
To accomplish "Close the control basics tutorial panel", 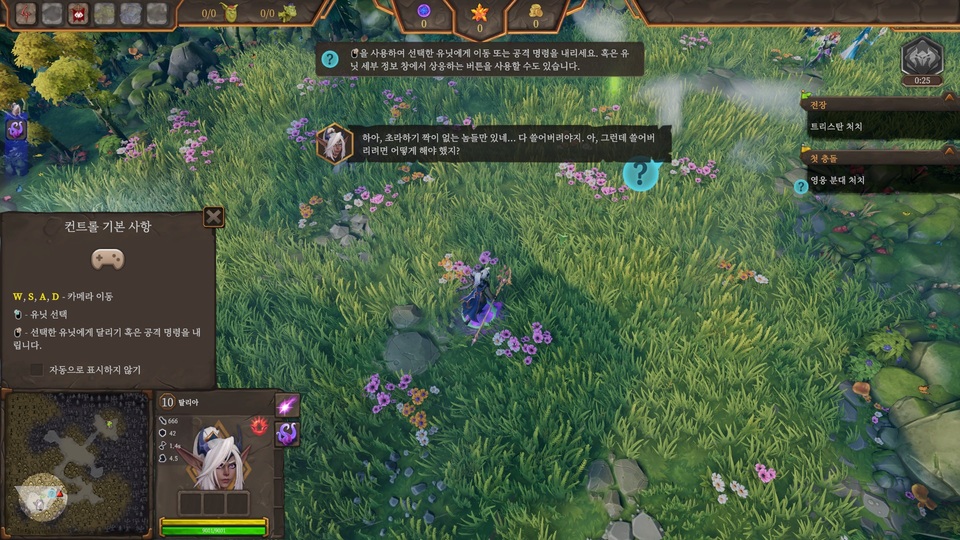I will (x=213, y=217).
